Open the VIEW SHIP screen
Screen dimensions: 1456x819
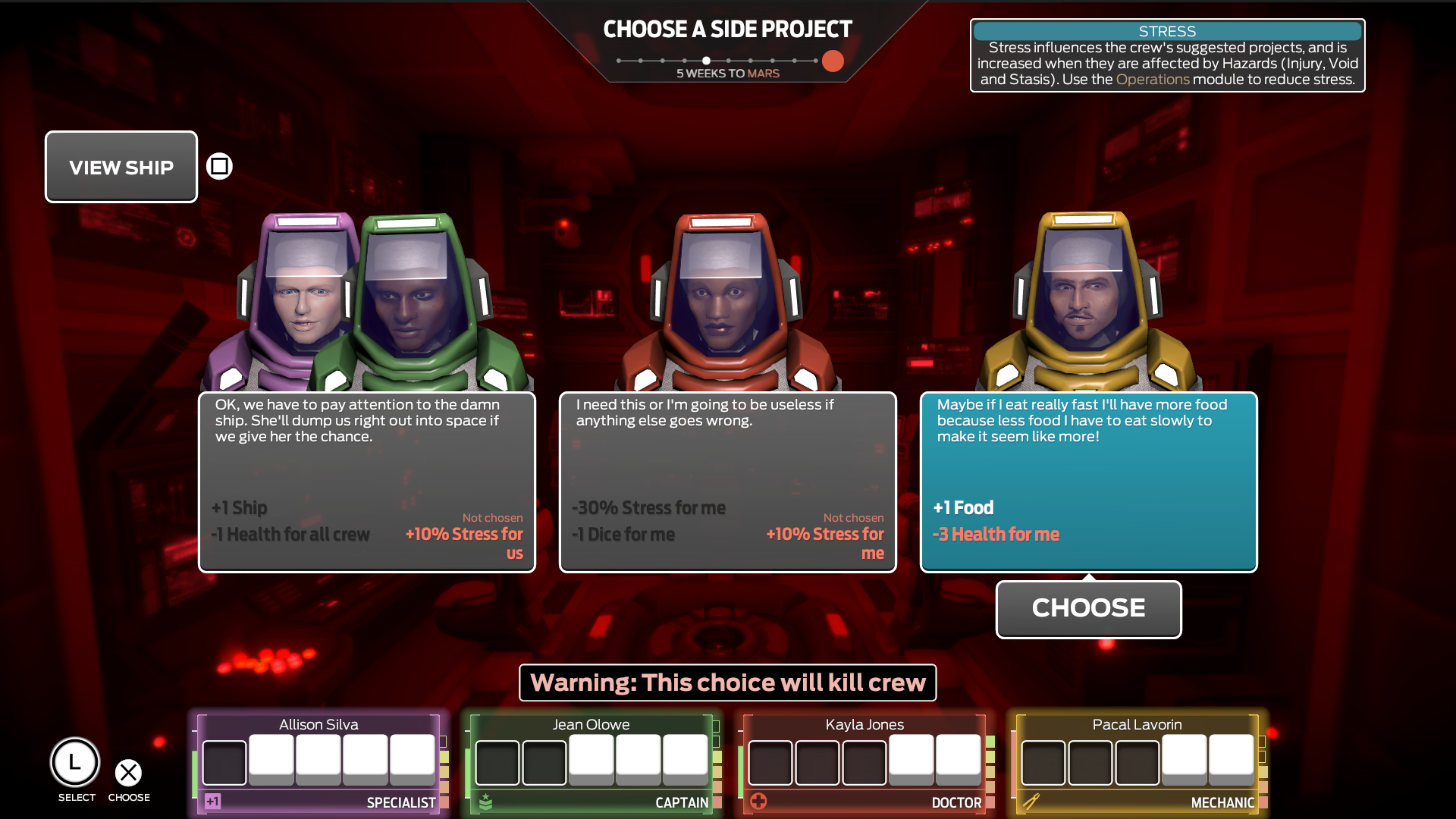[x=121, y=167]
